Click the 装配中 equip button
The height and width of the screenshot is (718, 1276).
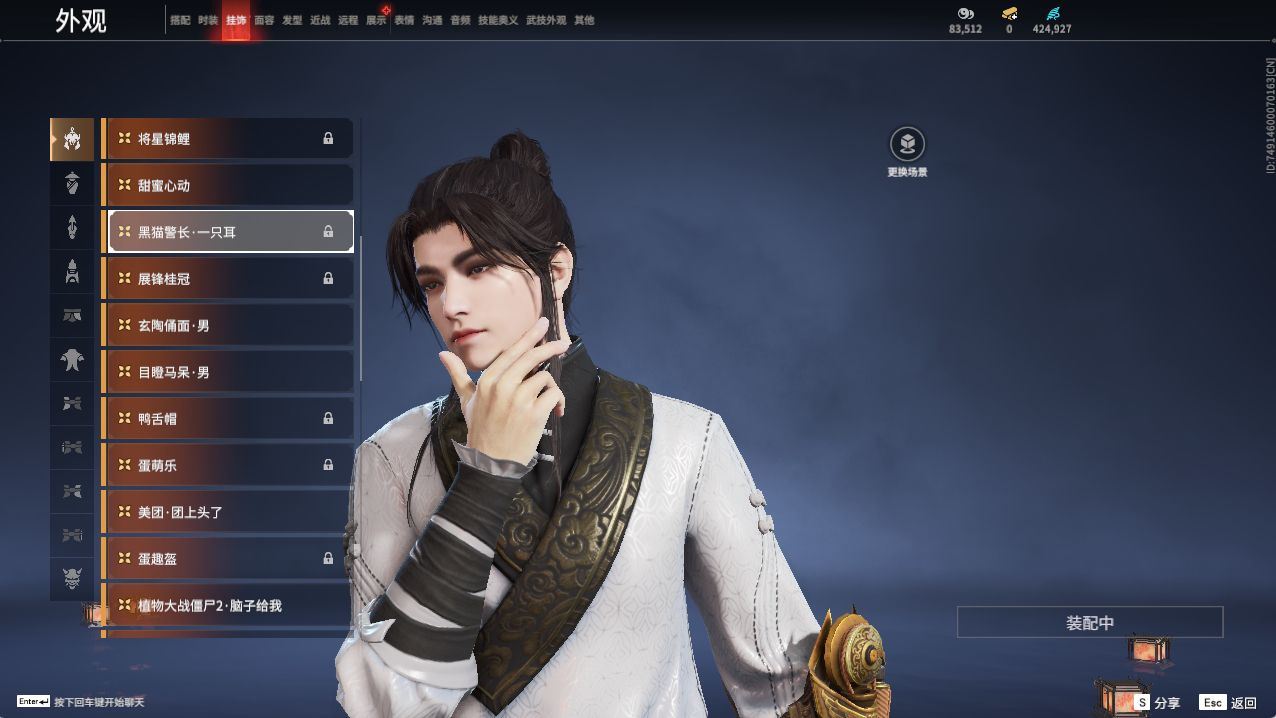[x=1089, y=622]
